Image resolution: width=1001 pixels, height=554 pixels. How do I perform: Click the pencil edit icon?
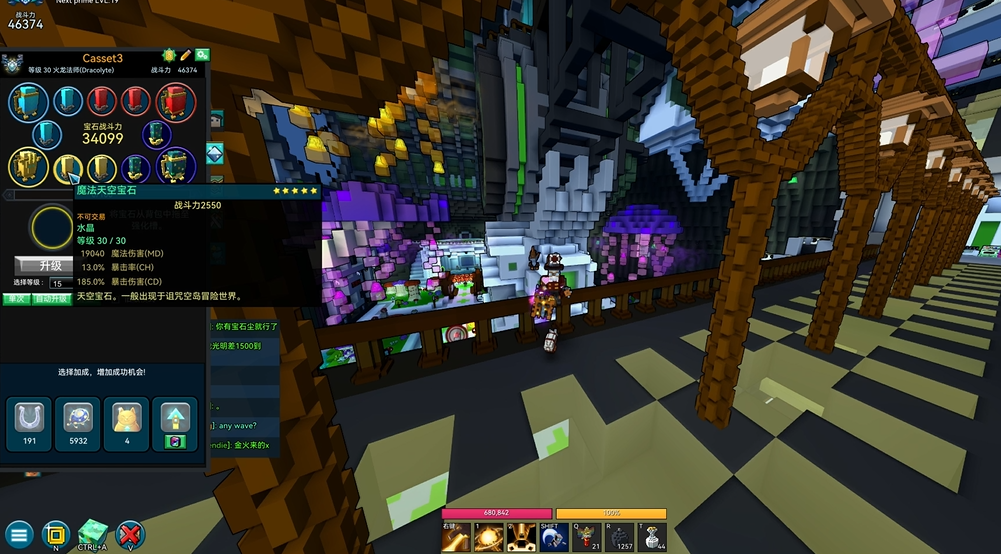(186, 55)
